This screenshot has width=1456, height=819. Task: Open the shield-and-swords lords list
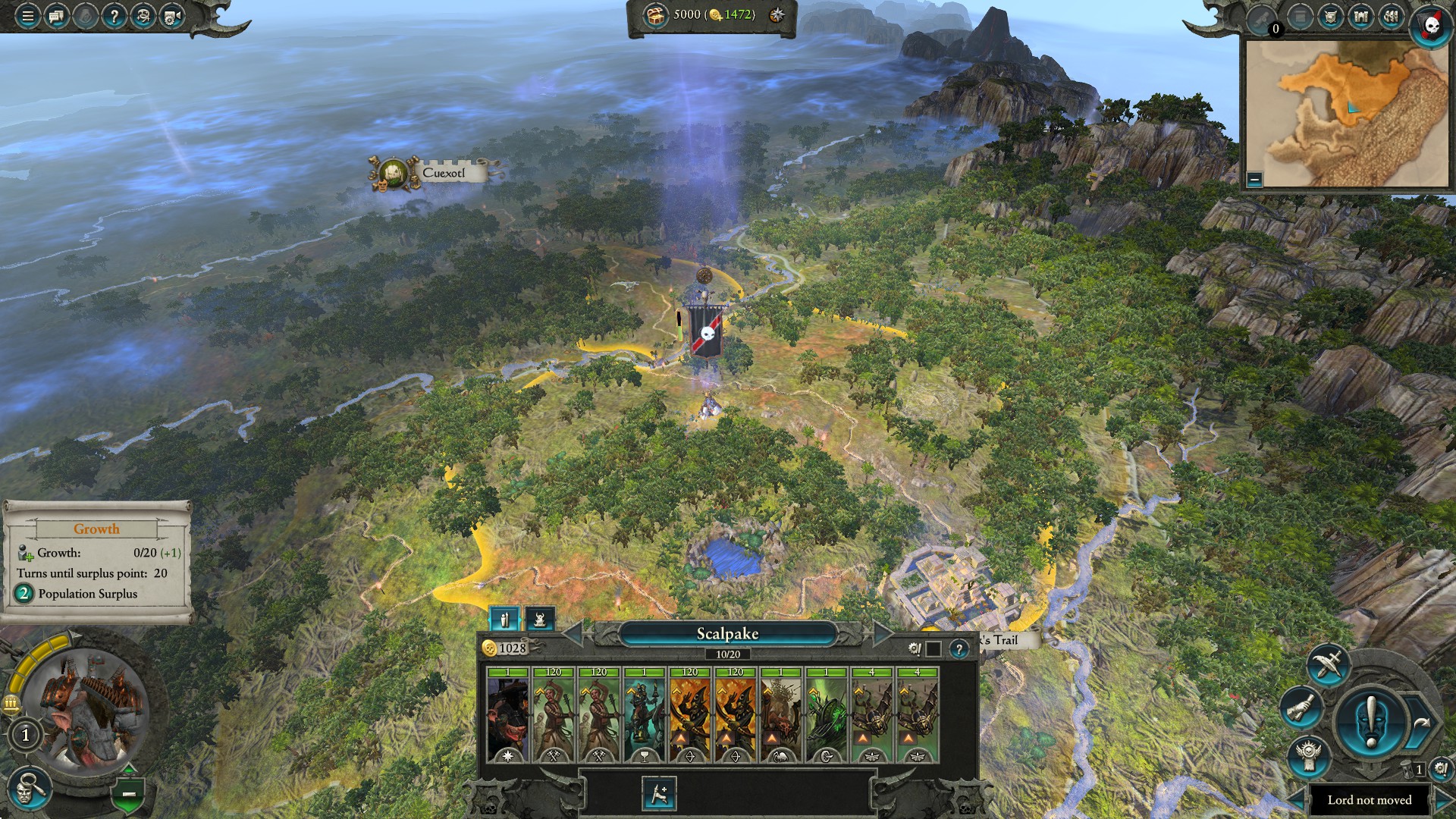click(x=1331, y=17)
